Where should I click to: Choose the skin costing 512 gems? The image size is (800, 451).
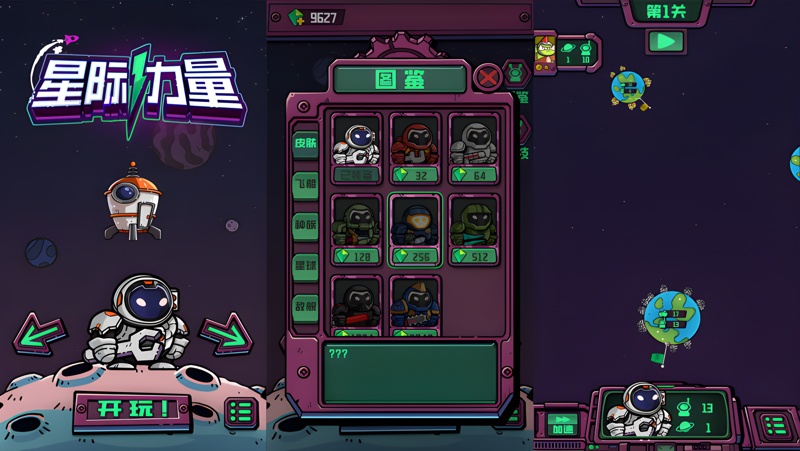473,229
